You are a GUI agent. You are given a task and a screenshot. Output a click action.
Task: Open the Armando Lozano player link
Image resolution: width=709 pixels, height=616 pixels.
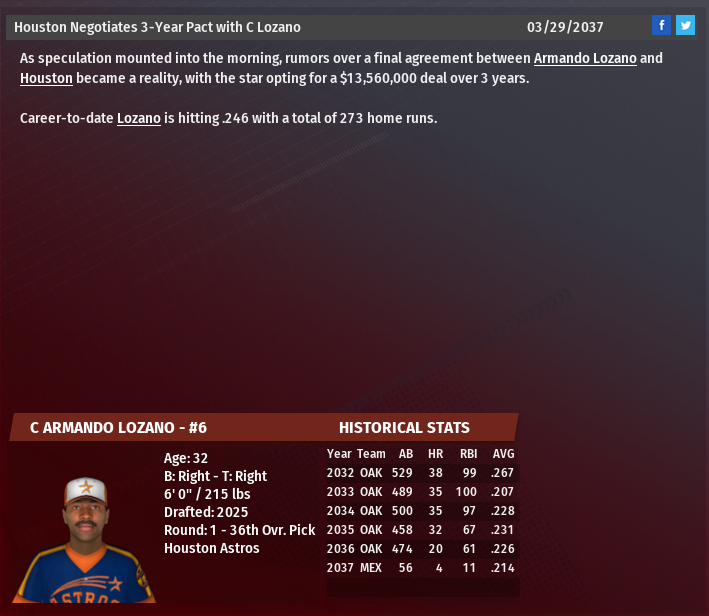[585, 58]
